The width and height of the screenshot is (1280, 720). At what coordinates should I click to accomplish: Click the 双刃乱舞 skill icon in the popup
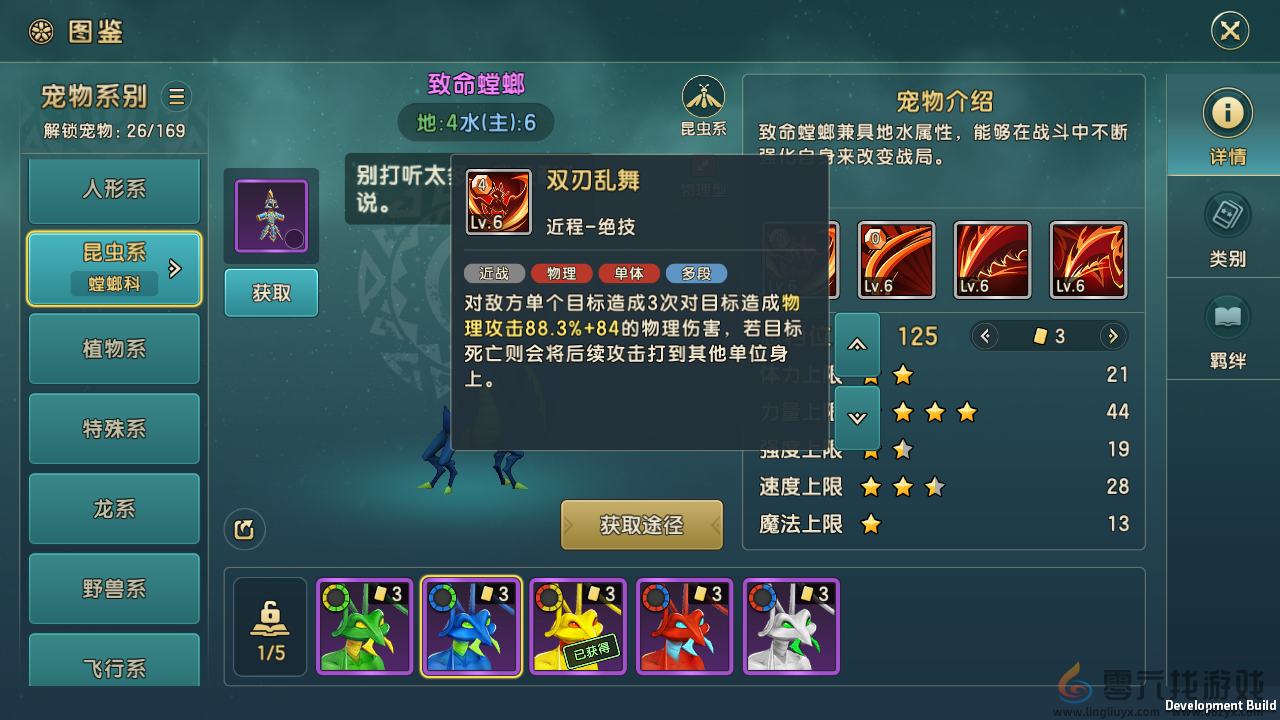pyautogui.click(x=498, y=202)
